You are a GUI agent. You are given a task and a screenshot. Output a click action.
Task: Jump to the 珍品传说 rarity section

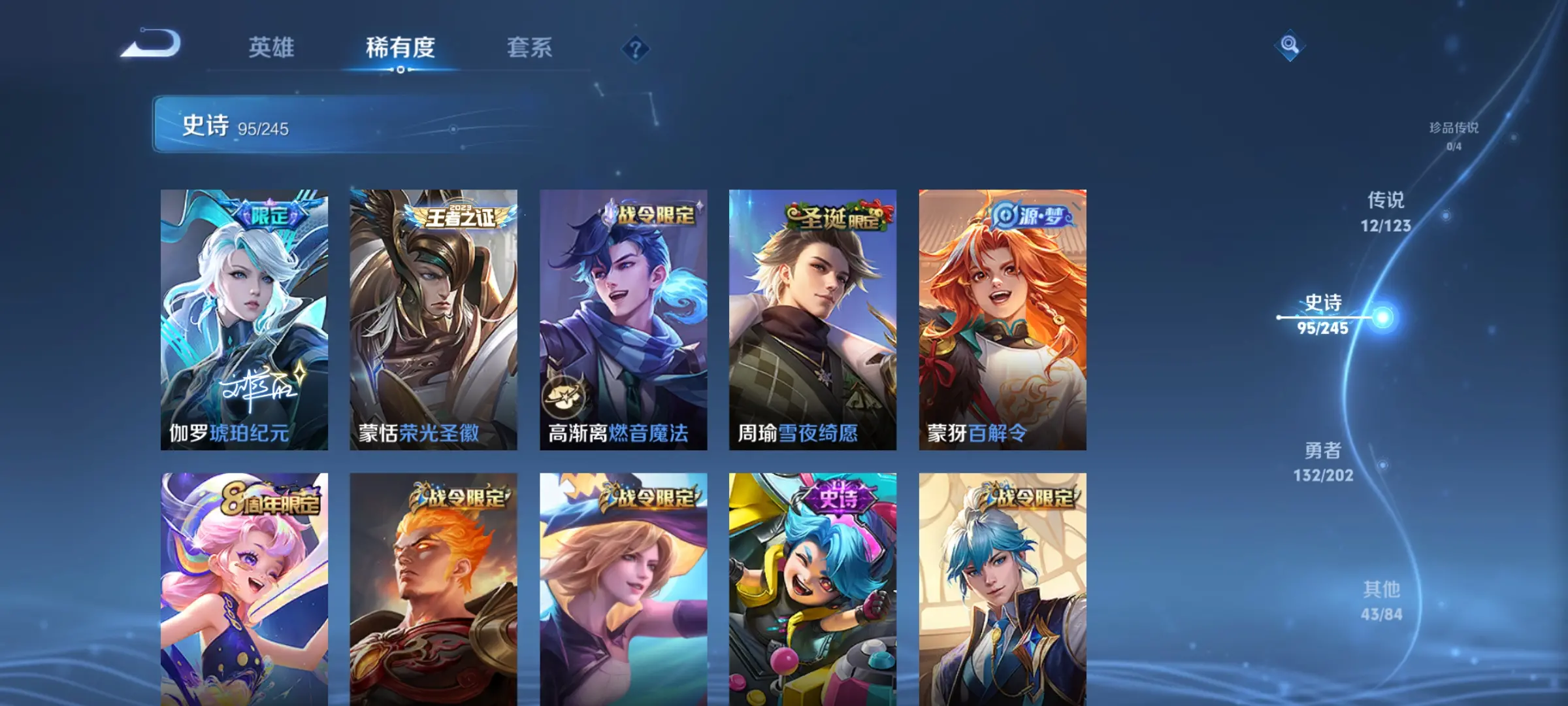pos(1454,135)
